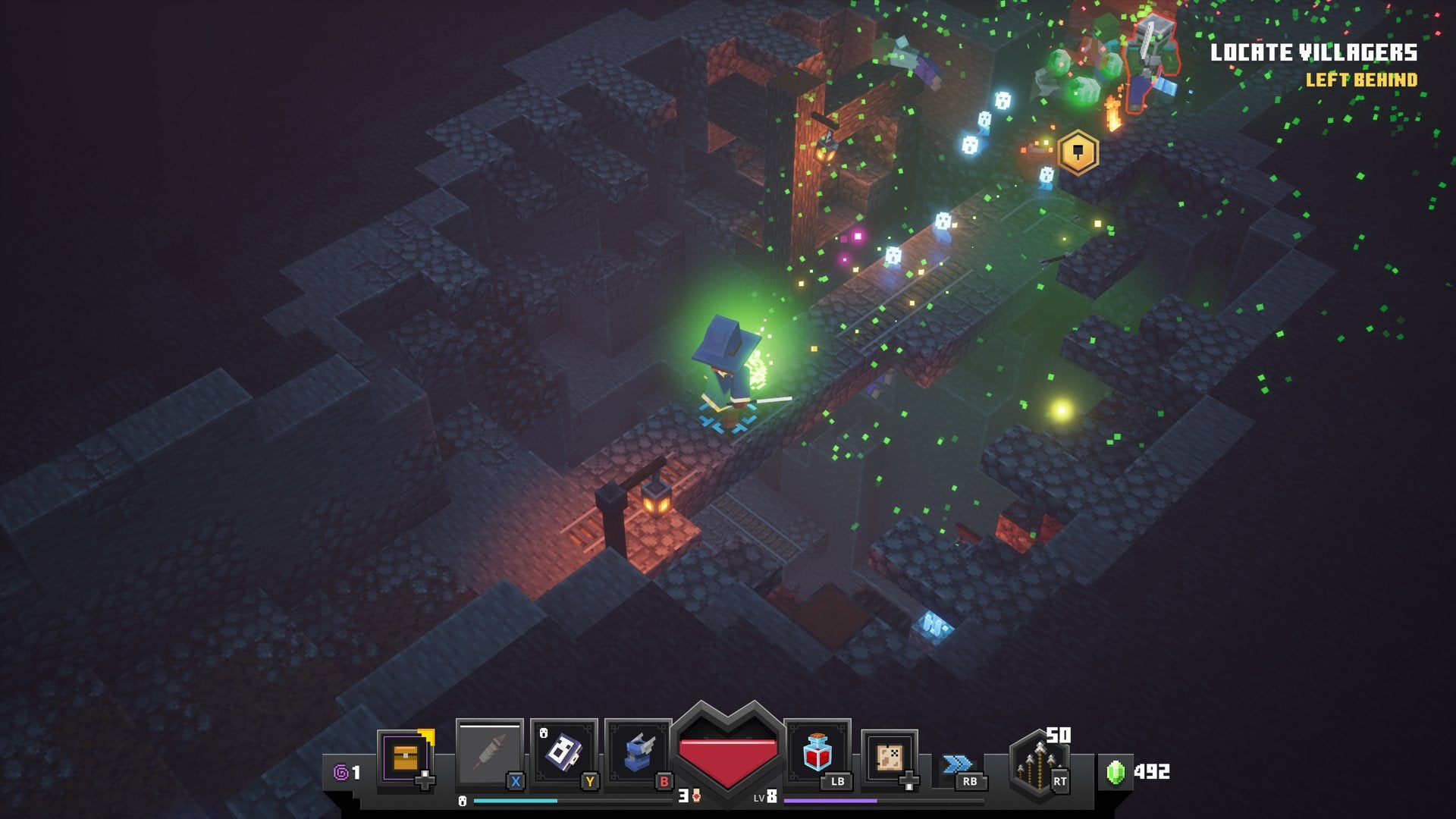
Task: Activate the soul tome artifact
Action: 563,754
